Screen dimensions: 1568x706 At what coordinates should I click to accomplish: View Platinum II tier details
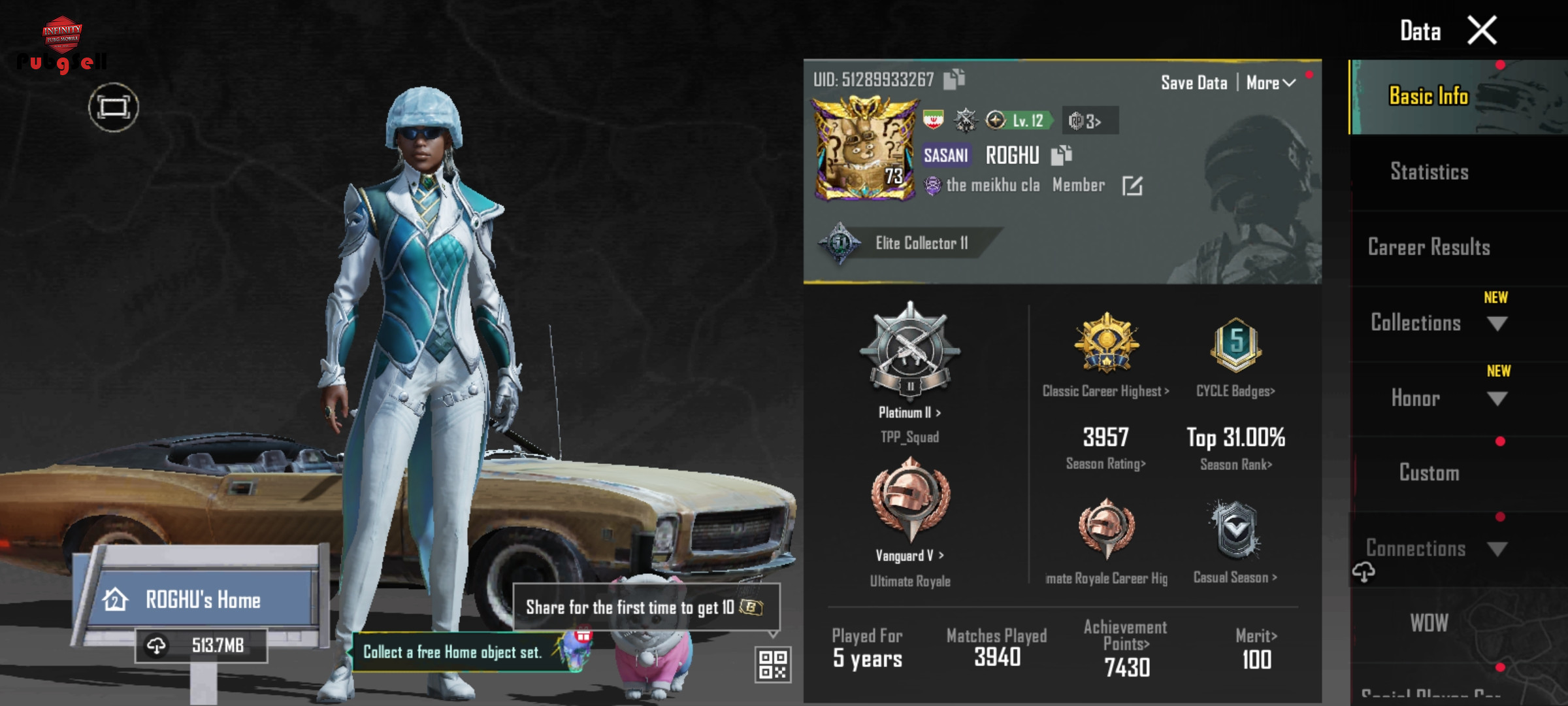(x=909, y=412)
